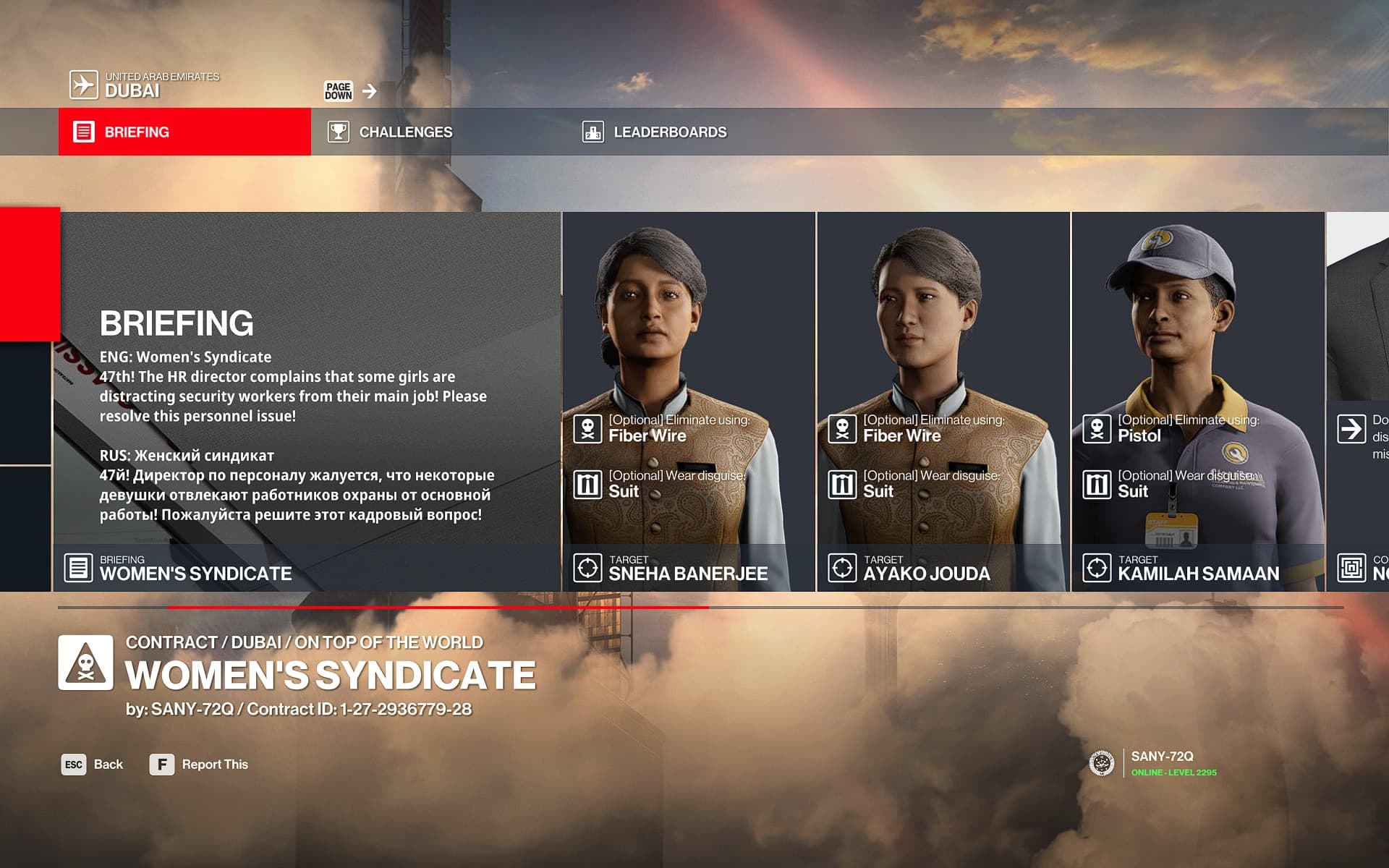The width and height of the screenshot is (1389, 868).
Task: Go back with the Back button
Action: [93, 765]
